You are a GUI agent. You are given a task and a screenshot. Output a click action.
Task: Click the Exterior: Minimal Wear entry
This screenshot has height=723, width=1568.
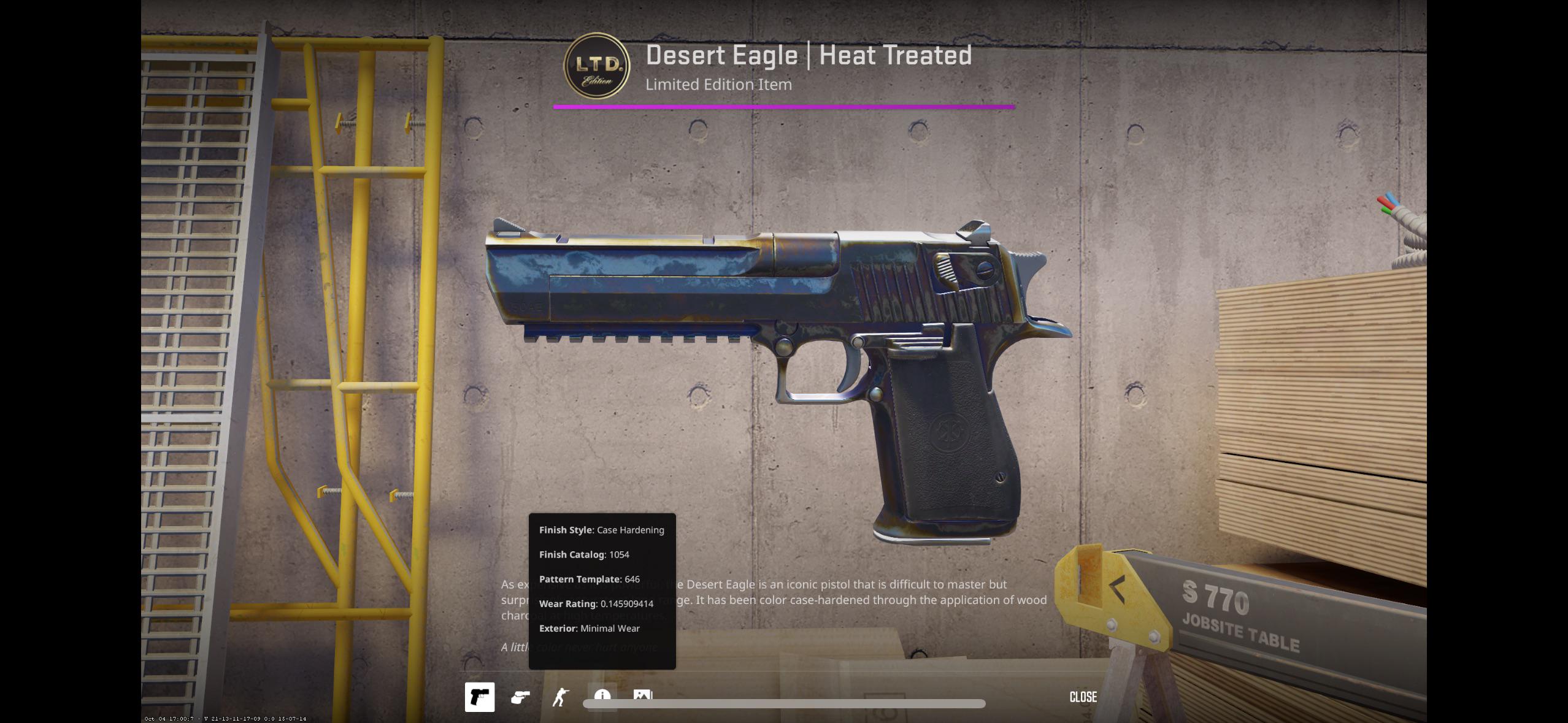click(x=589, y=628)
